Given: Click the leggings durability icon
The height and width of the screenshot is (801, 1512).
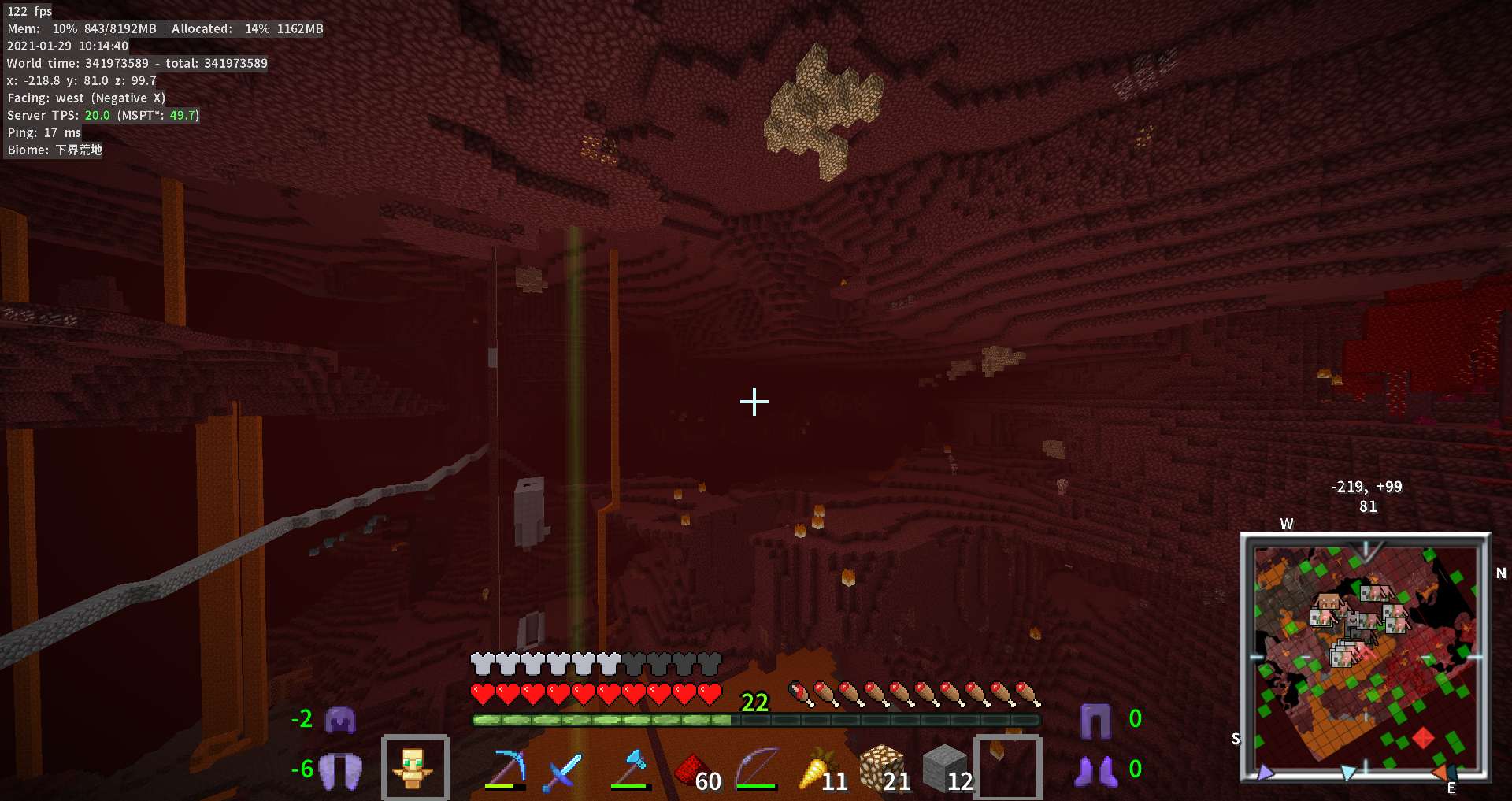Looking at the screenshot, I should pyautogui.click(x=1095, y=720).
